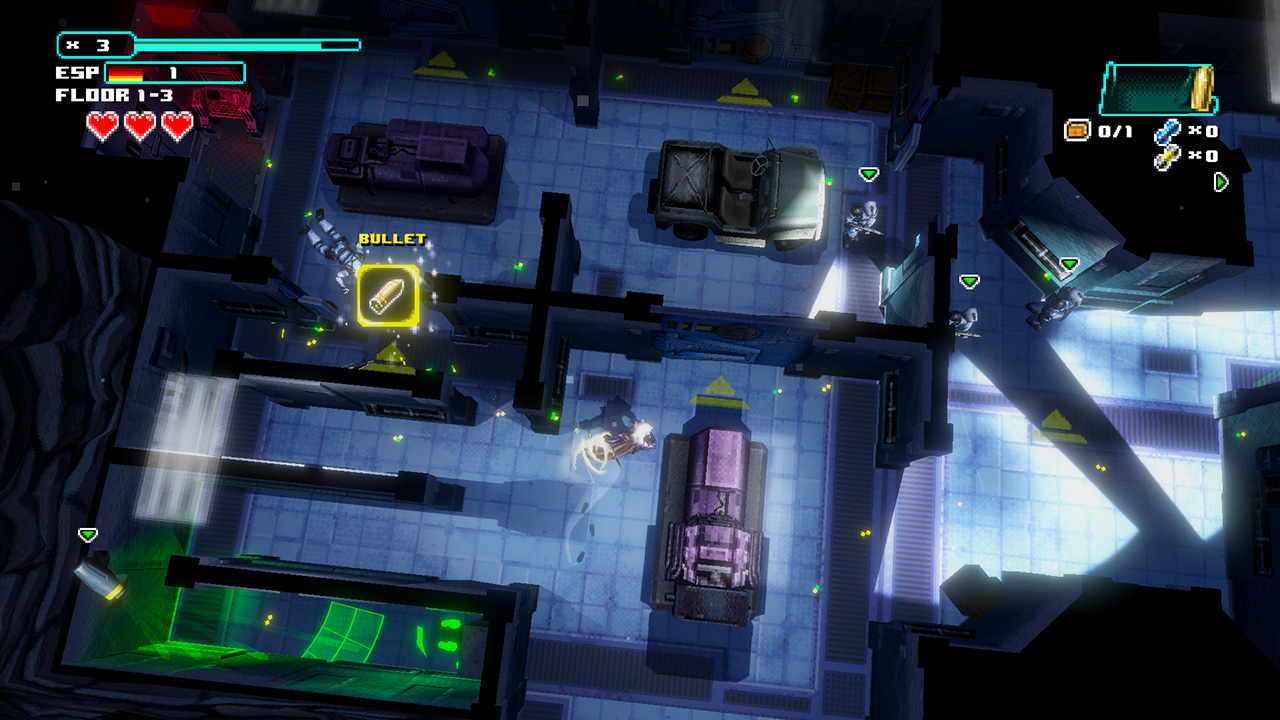Choose the yellow capsule item icon
The height and width of the screenshot is (720, 1280).
click(1167, 156)
